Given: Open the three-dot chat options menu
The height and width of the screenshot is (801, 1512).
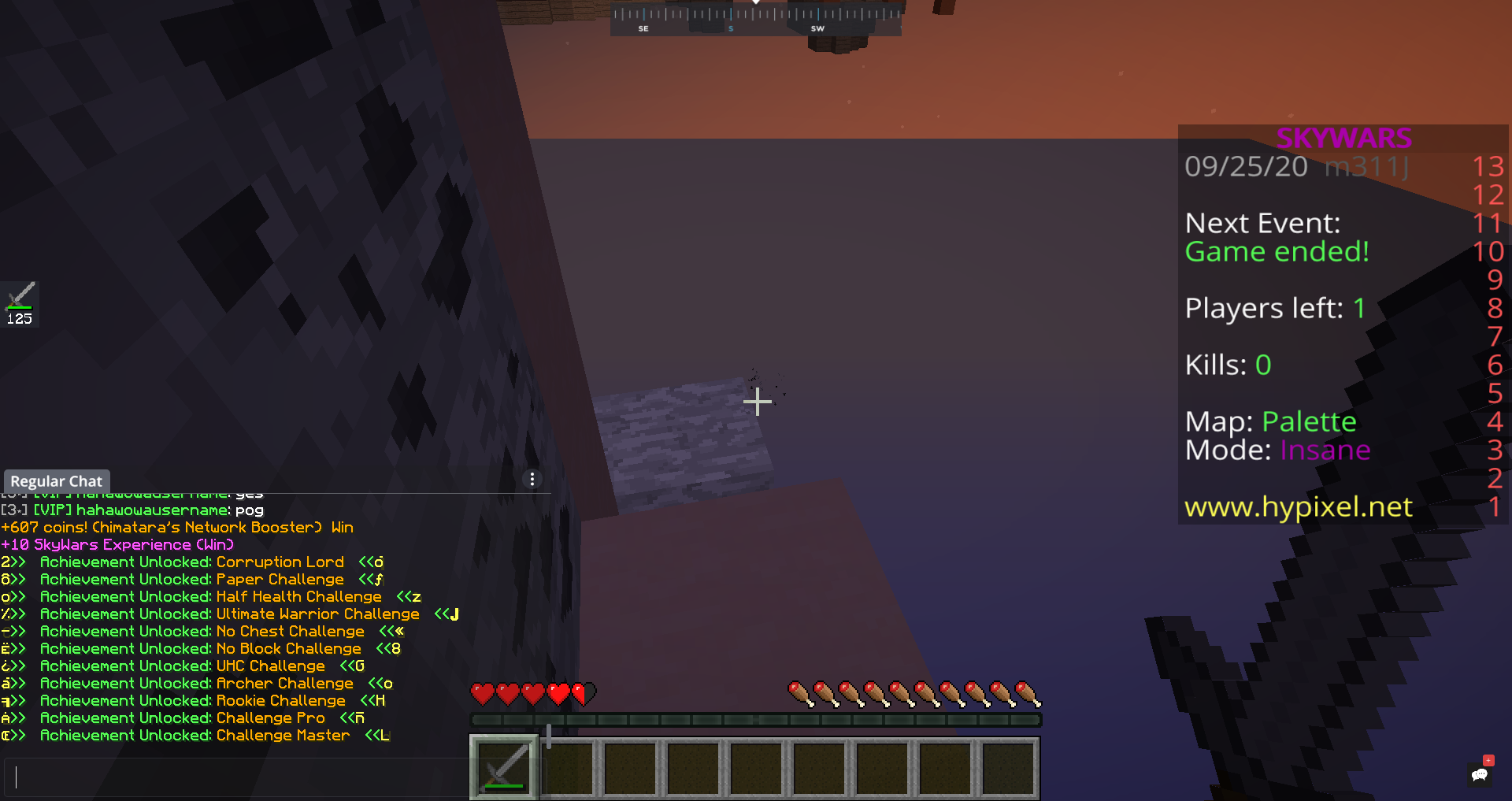Looking at the screenshot, I should [x=532, y=478].
